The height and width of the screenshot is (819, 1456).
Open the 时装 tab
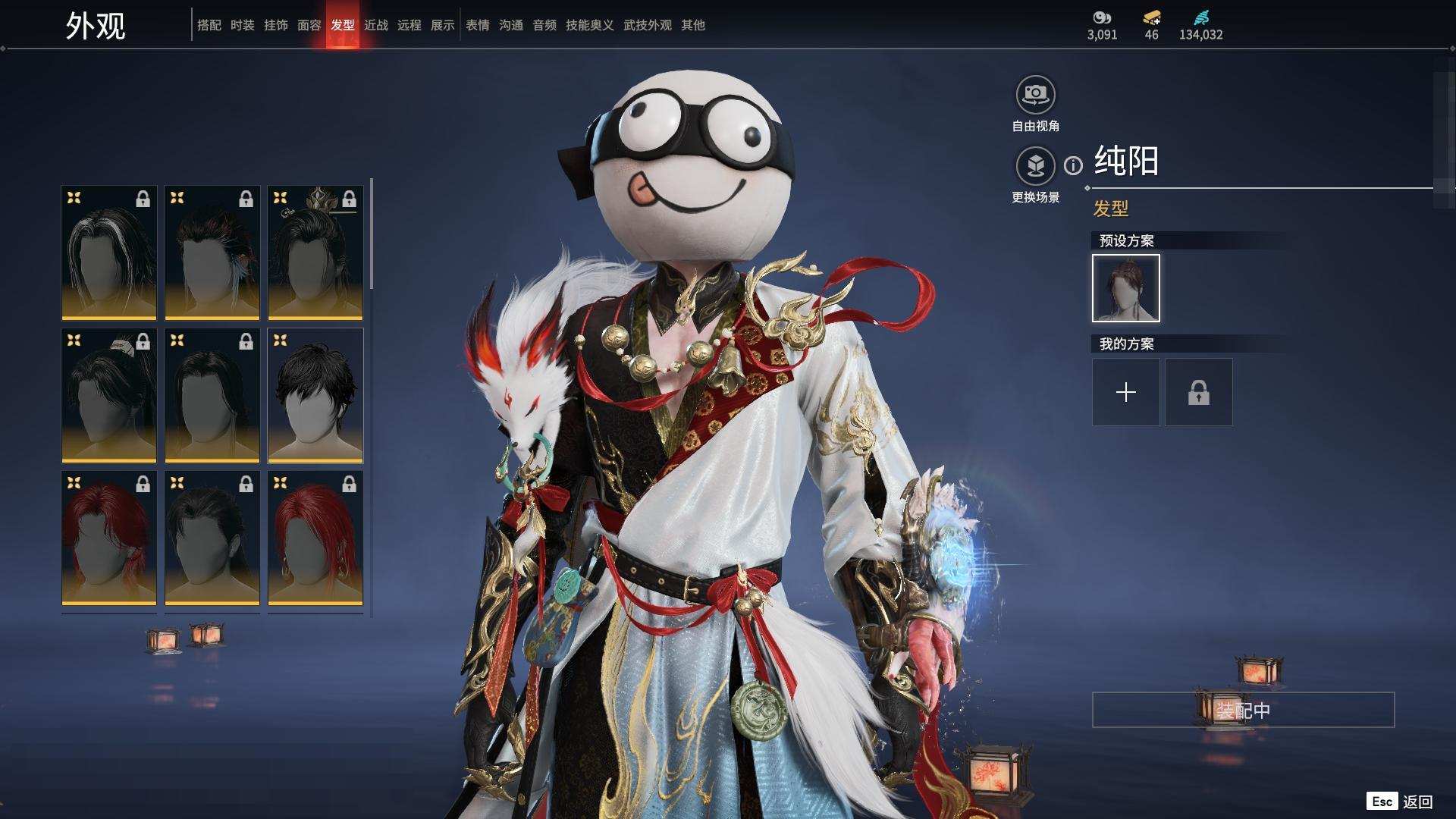pyautogui.click(x=242, y=25)
